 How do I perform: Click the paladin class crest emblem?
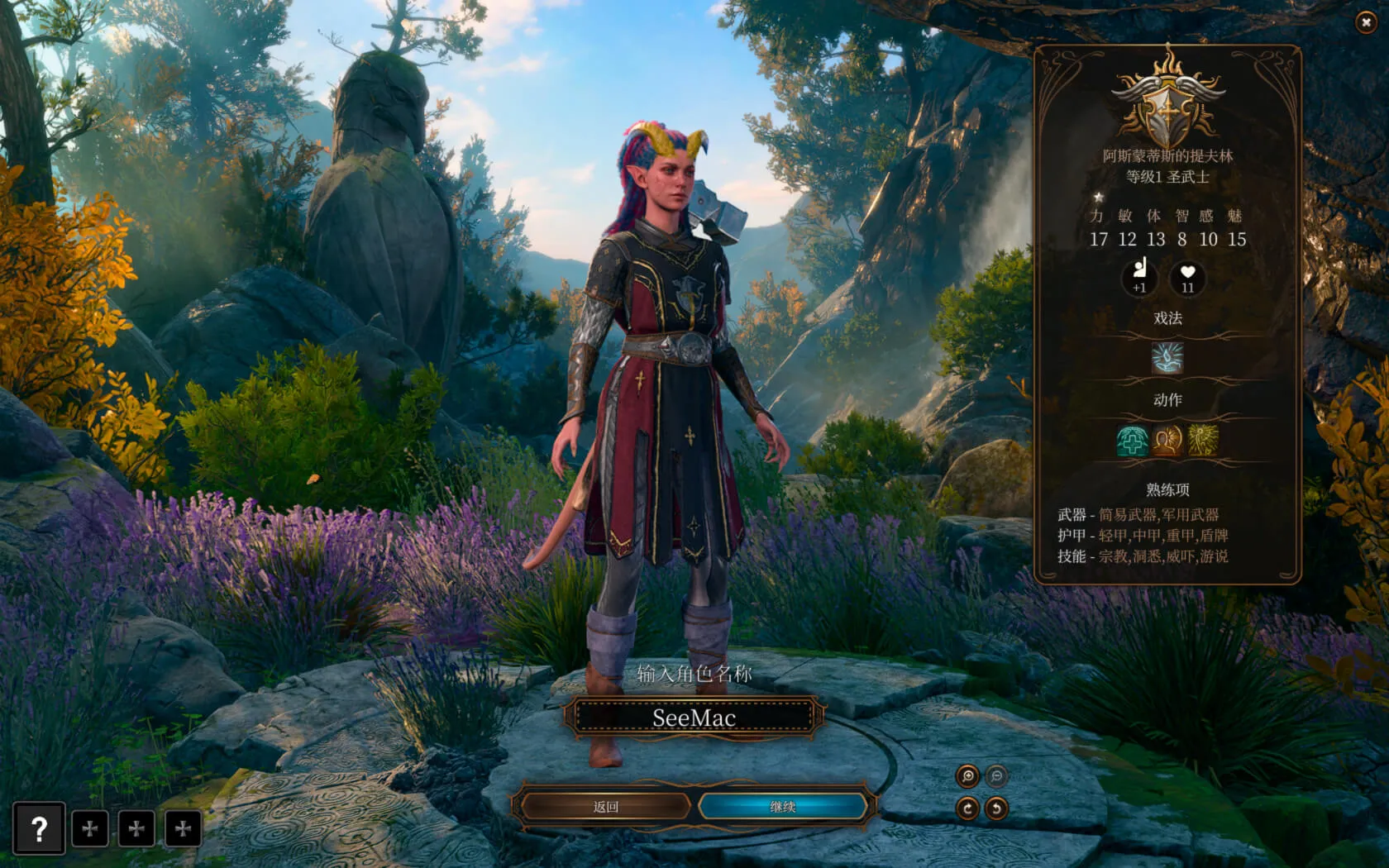(1167, 105)
